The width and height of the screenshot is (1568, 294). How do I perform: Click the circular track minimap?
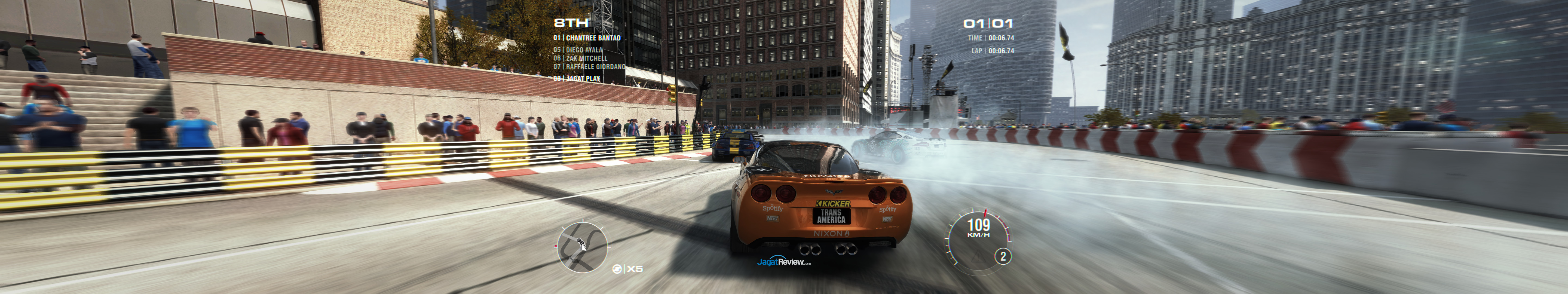coord(582,247)
